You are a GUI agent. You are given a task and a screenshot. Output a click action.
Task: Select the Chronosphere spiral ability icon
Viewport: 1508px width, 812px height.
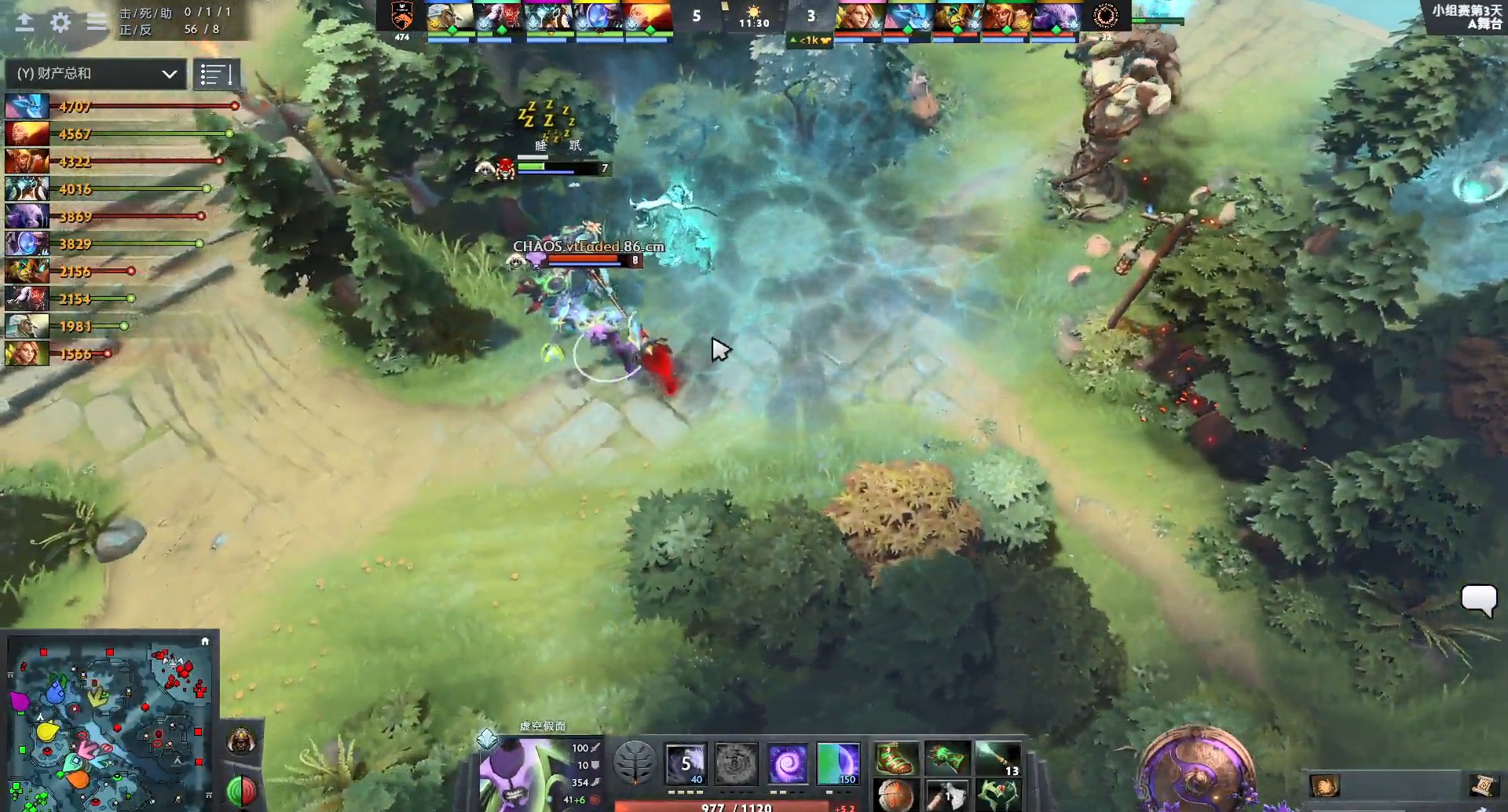[788, 762]
